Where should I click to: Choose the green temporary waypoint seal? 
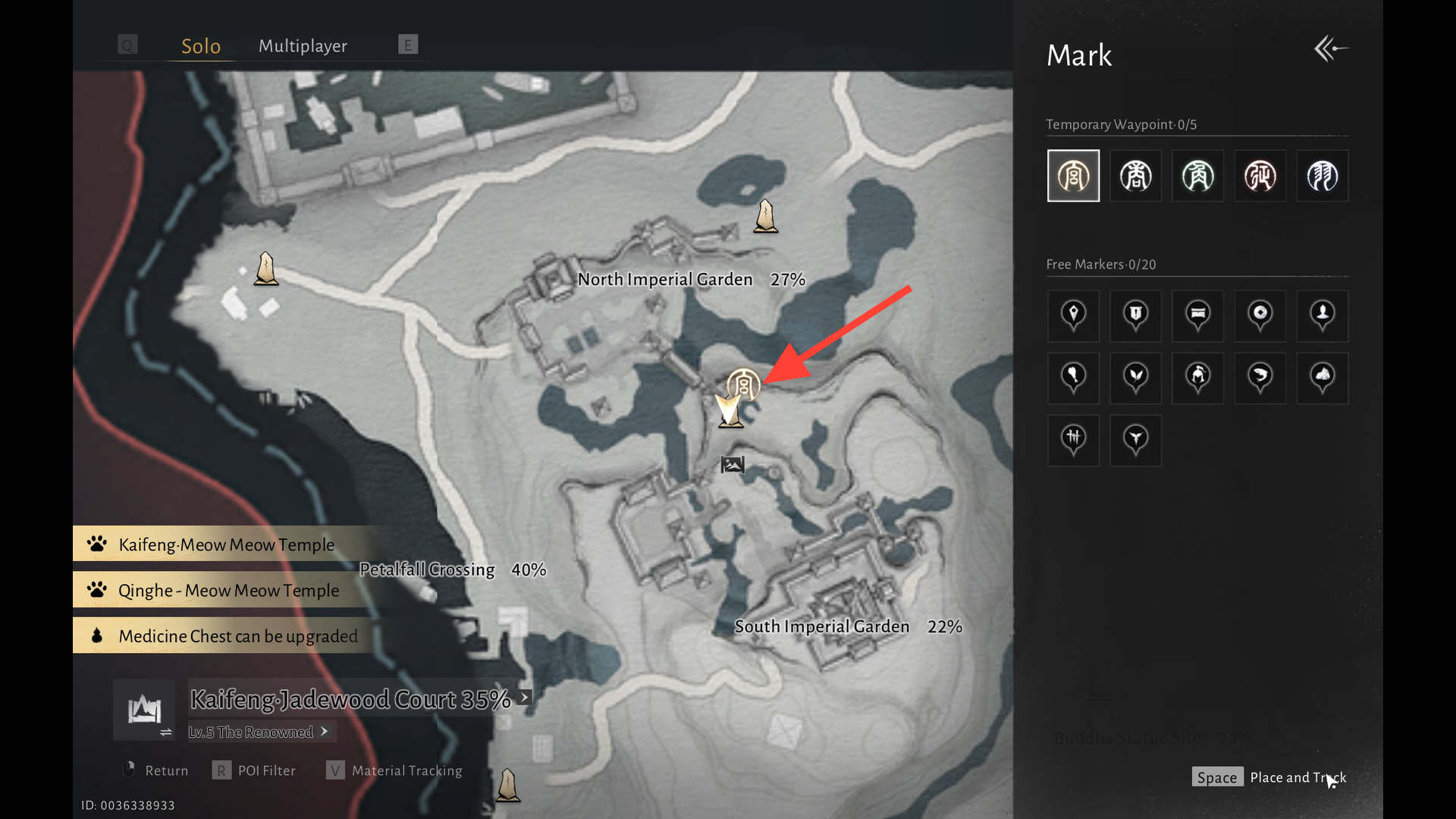[1197, 176]
